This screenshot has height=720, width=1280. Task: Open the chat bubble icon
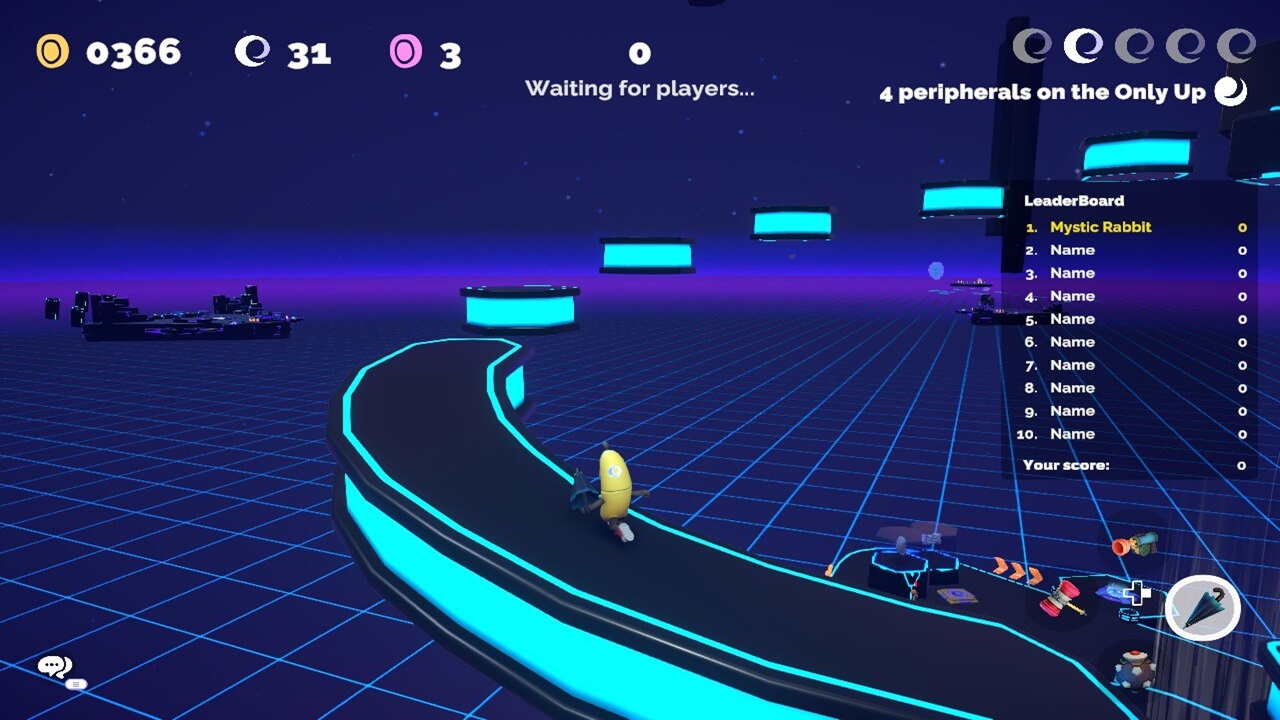(x=52, y=666)
